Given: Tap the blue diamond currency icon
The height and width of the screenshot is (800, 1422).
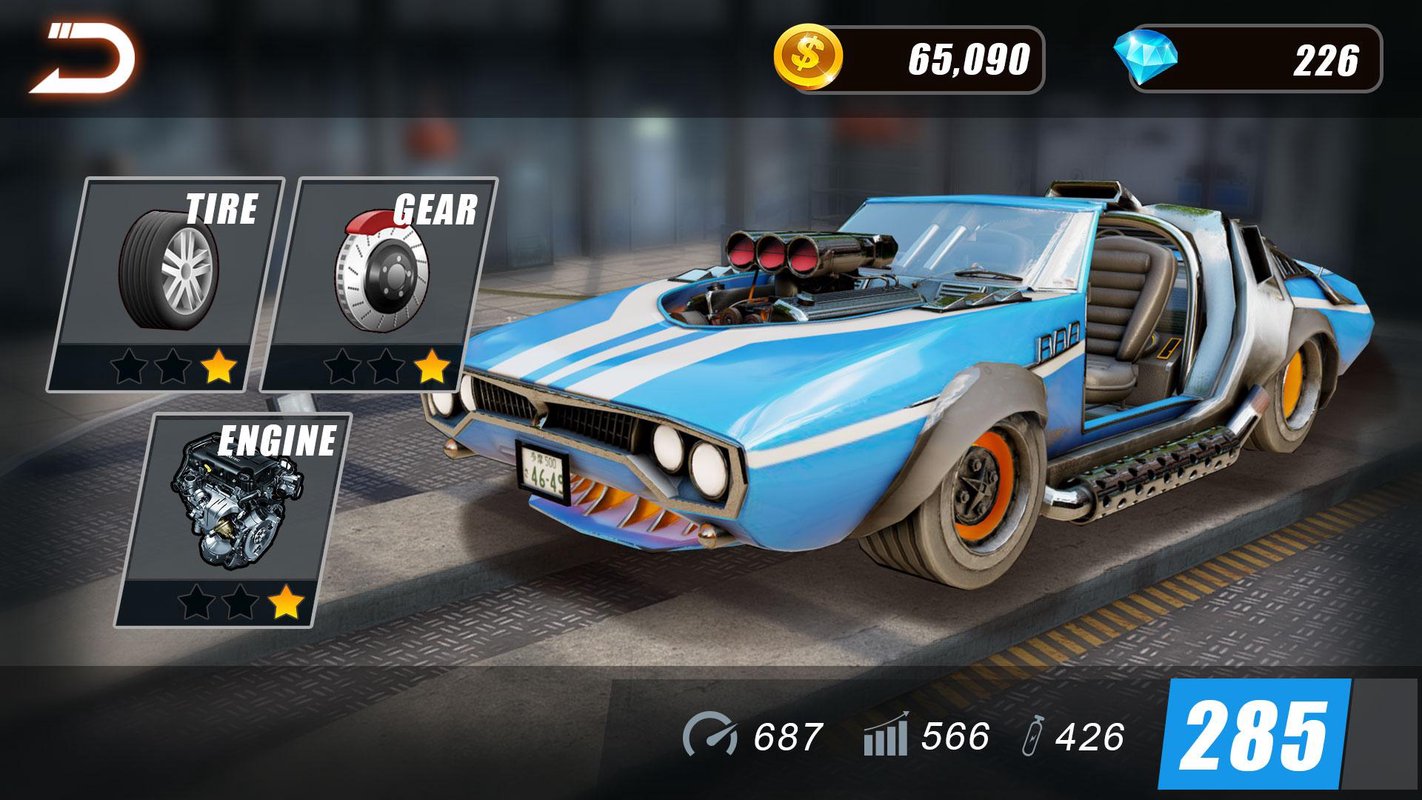Looking at the screenshot, I should click(1146, 59).
